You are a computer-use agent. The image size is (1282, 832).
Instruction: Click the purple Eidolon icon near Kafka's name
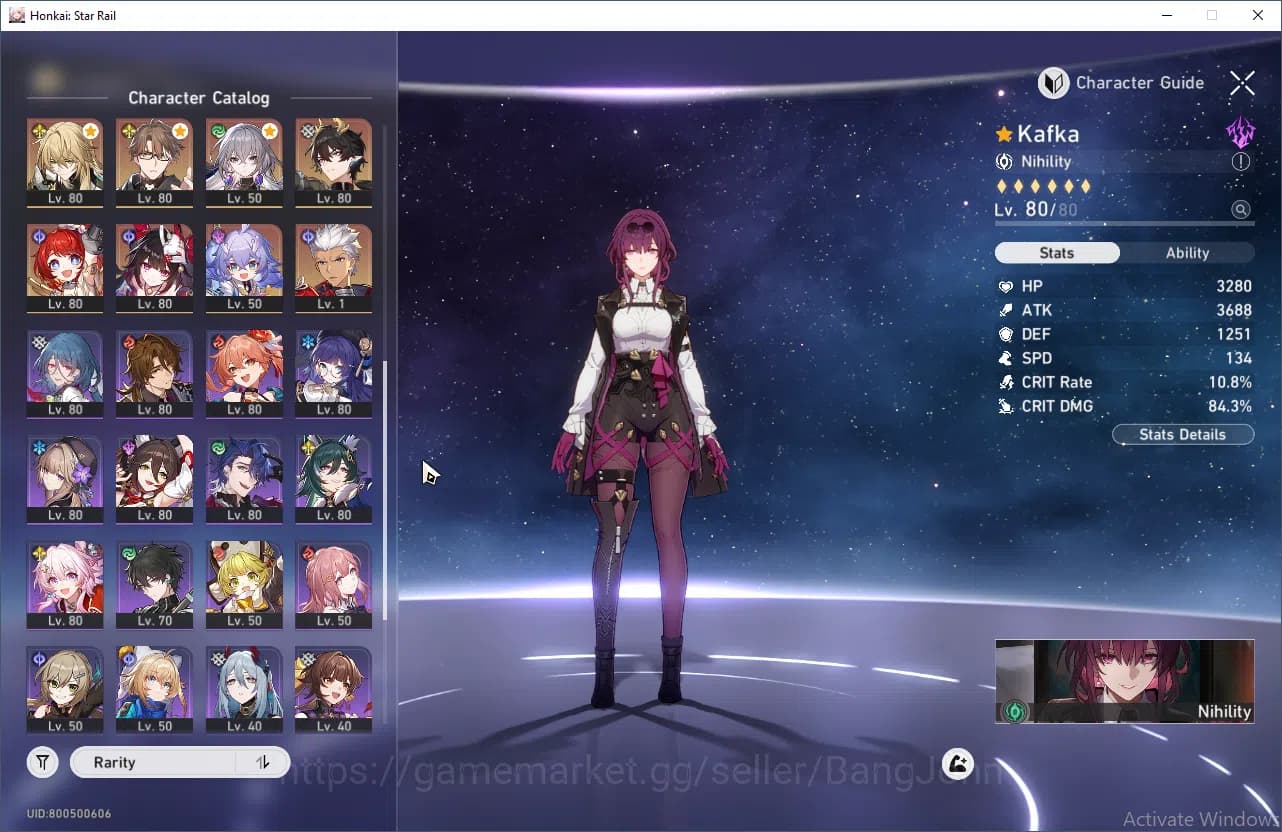click(1240, 130)
